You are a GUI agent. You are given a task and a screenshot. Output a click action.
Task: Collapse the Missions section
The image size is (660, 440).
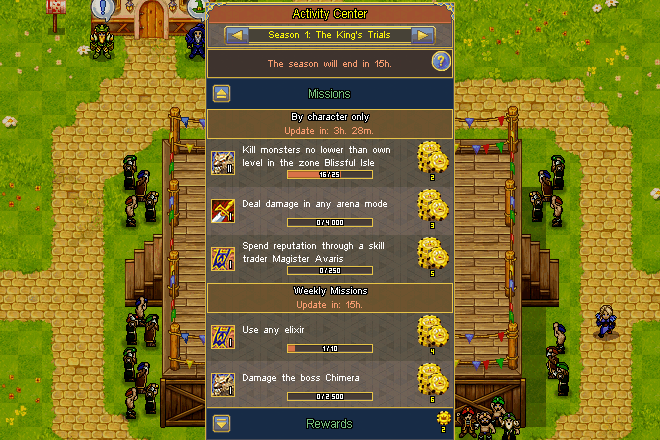point(222,94)
